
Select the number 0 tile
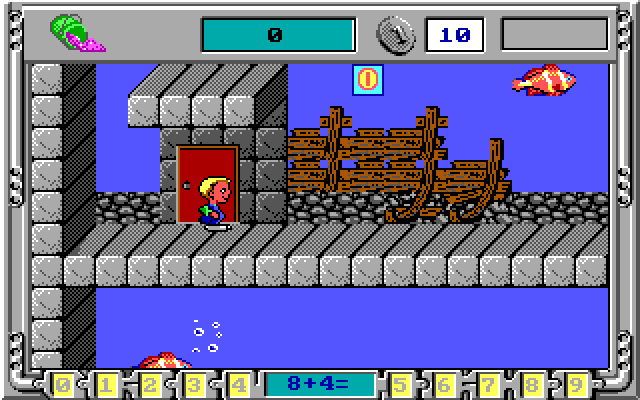(x=63, y=384)
